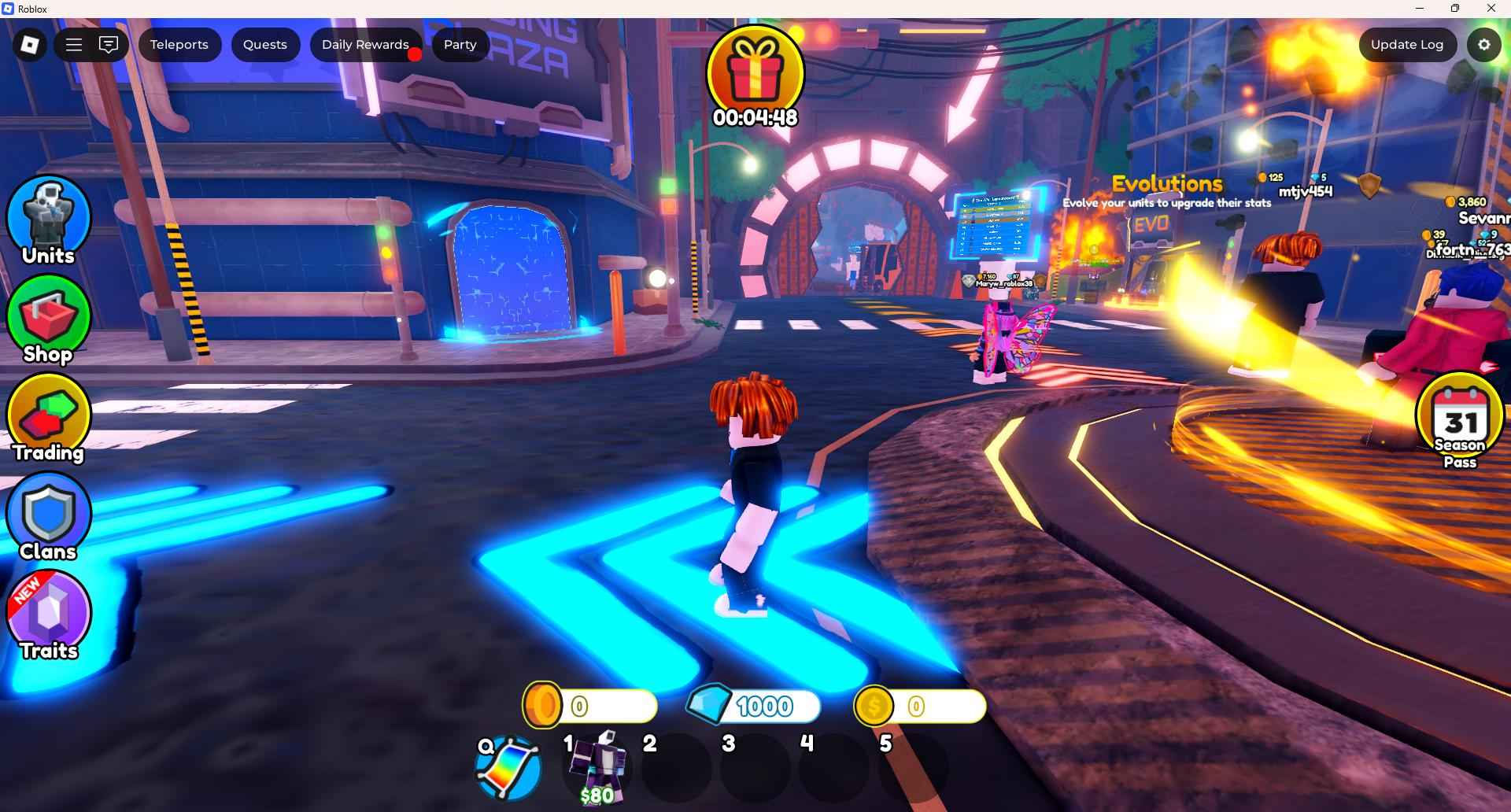Toggle the Roblox chat window icon
Screen dimensions: 1511x812
tap(109, 45)
